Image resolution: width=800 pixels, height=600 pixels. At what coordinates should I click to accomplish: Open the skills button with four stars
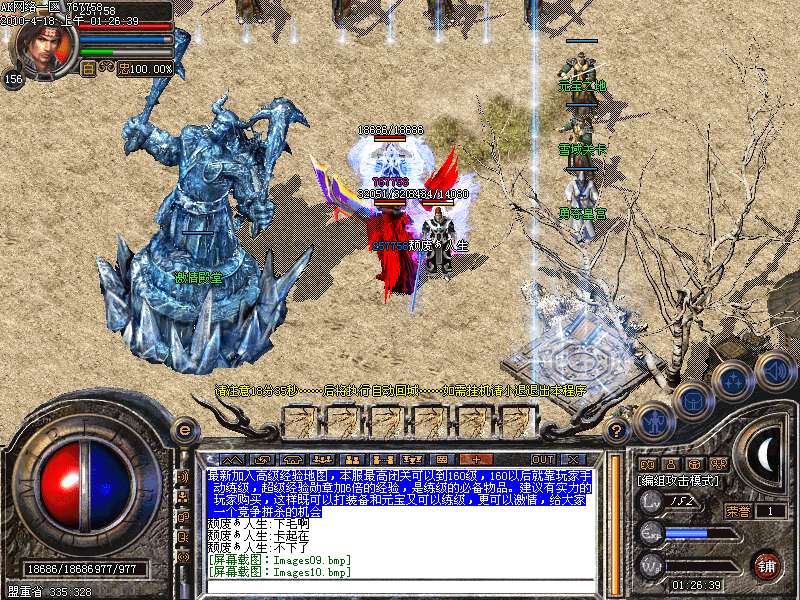[733, 381]
